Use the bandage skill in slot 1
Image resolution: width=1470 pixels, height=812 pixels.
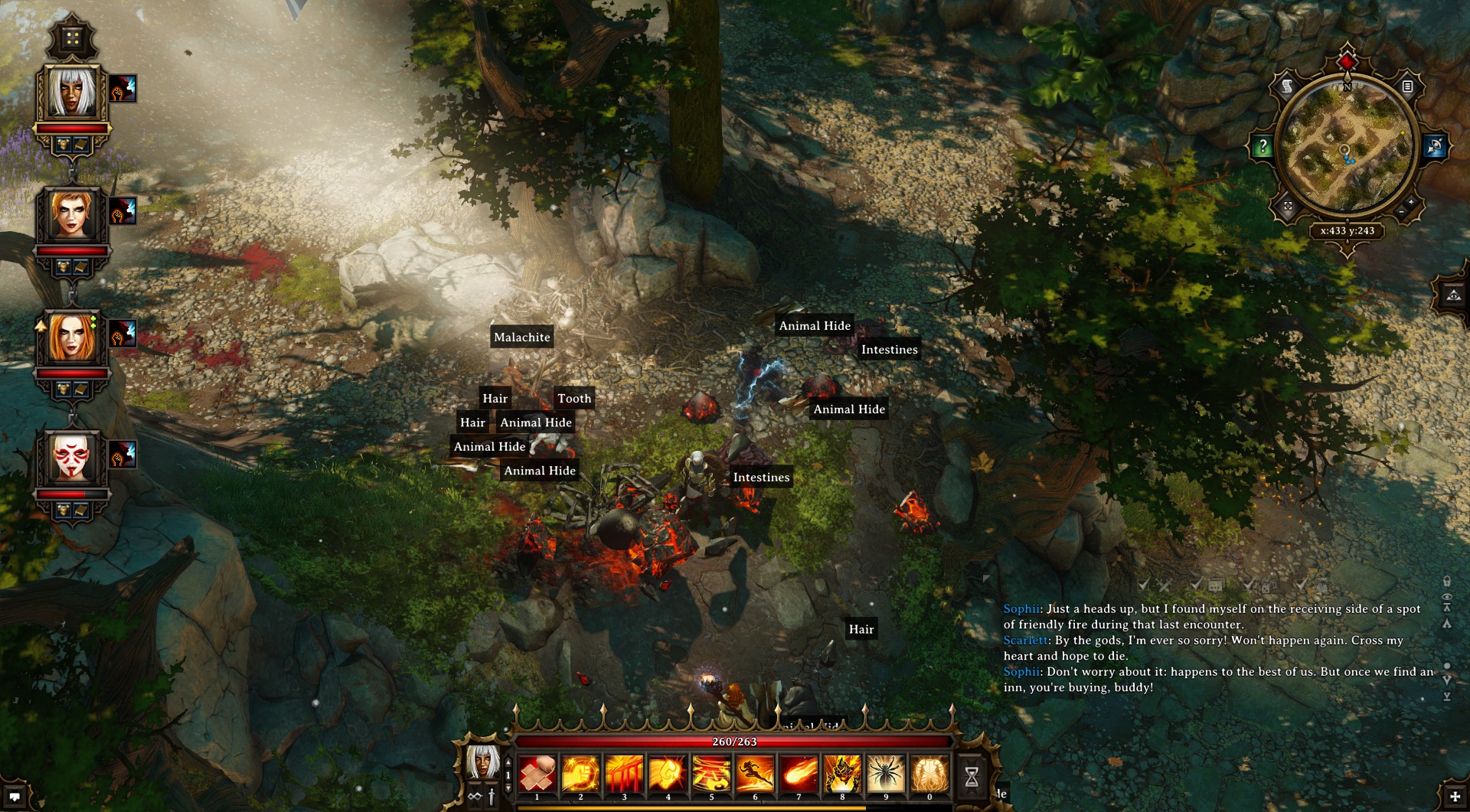[537, 774]
